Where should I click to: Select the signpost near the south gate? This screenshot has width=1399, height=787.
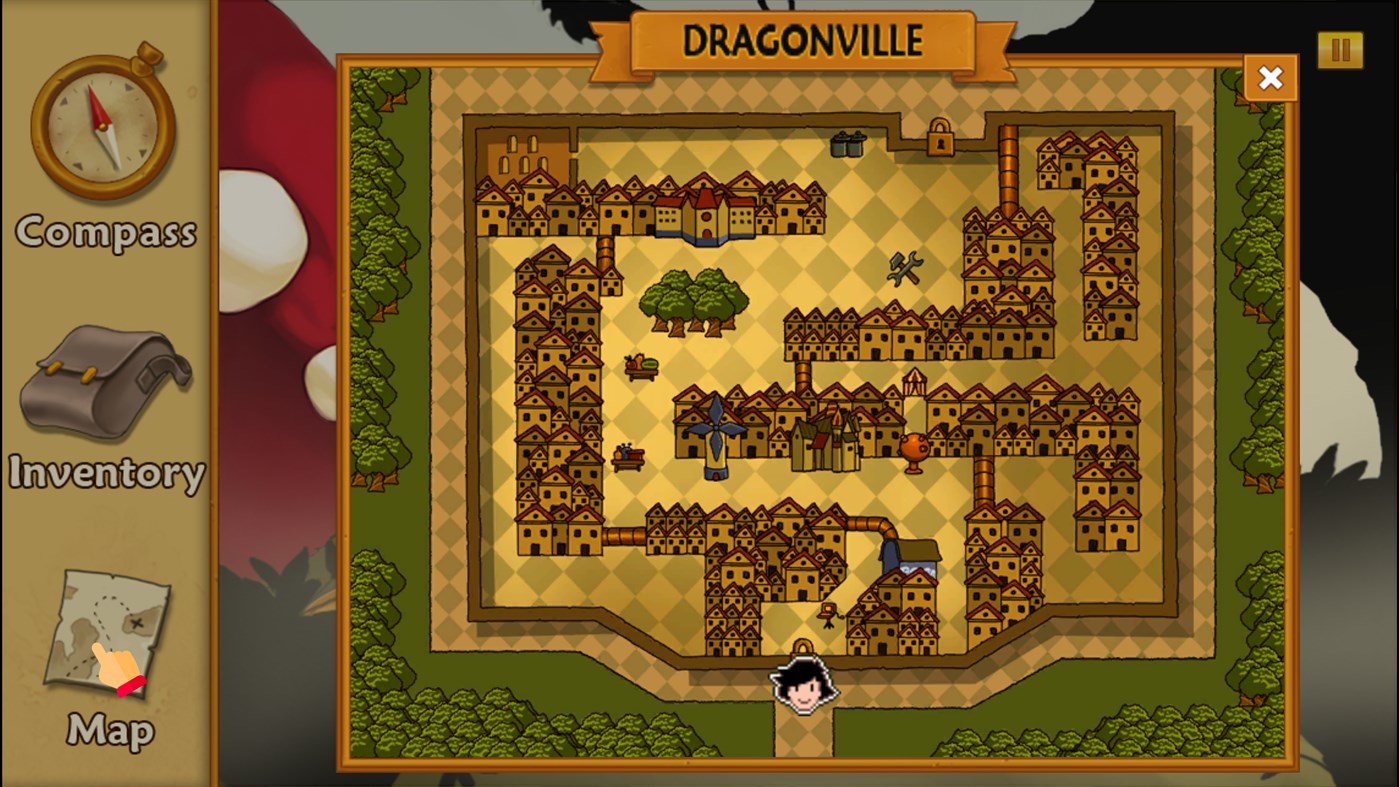click(x=829, y=613)
